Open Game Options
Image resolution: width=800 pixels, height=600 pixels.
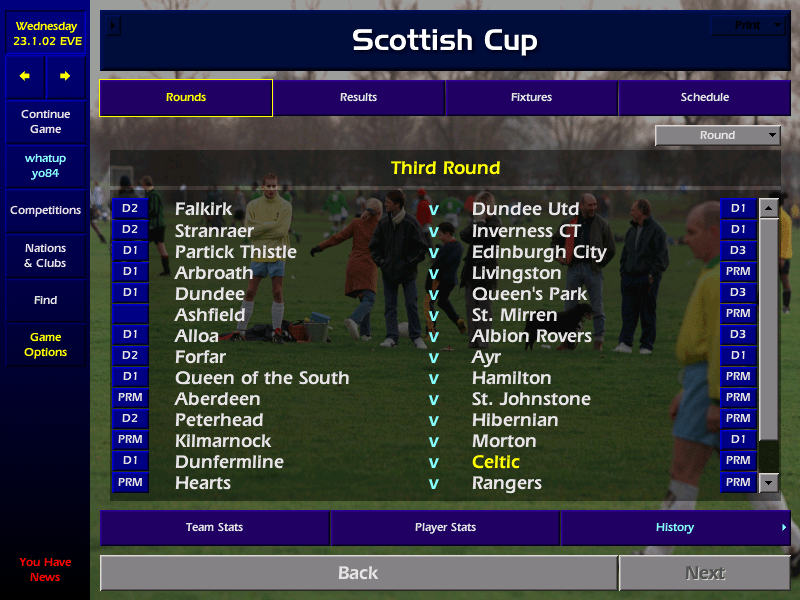pyautogui.click(x=45, y=345)
